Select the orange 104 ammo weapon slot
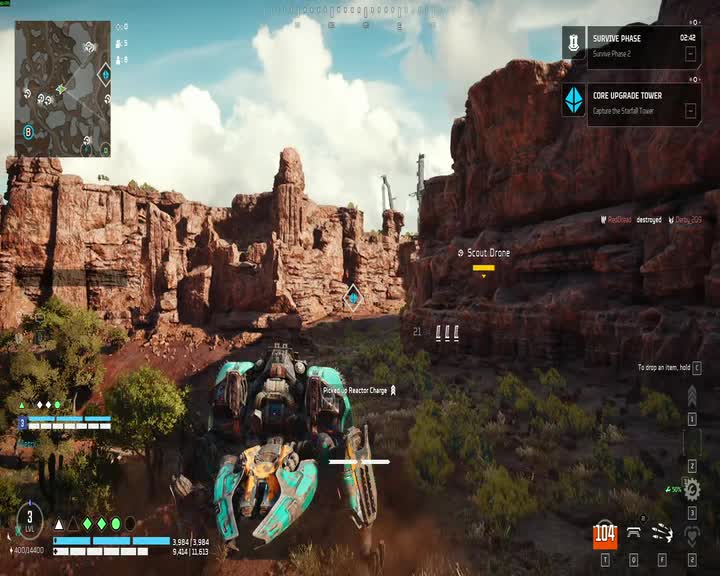Image resolution: width=720 pixels, height=576 pixels. coord(605,534)
